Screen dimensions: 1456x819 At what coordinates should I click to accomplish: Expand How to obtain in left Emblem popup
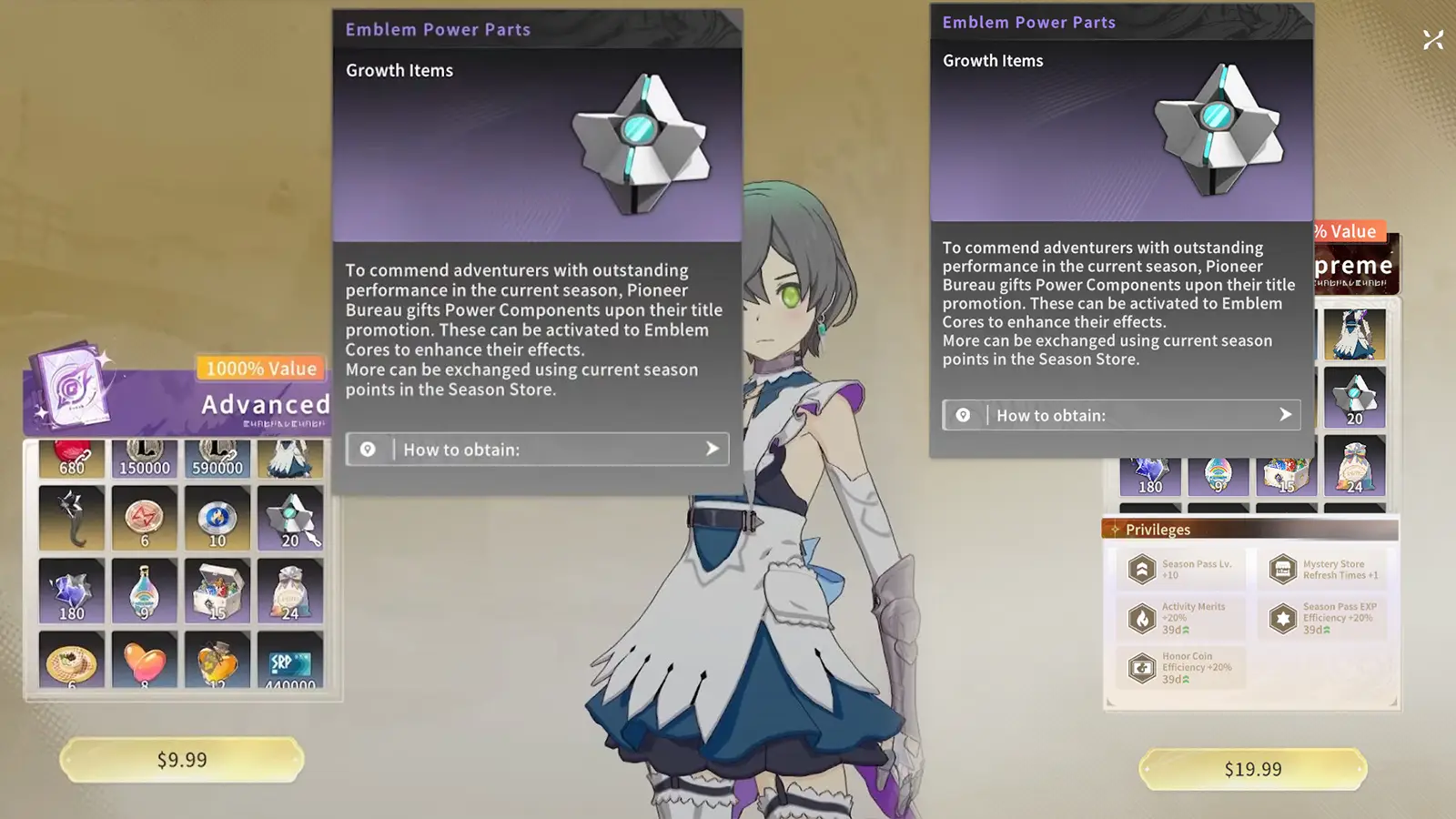537,449
